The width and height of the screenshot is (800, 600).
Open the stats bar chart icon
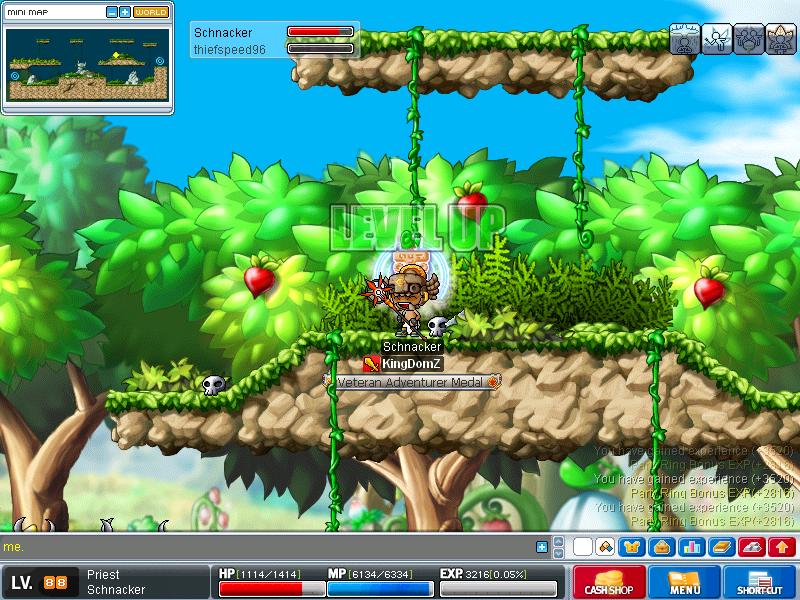691,547
